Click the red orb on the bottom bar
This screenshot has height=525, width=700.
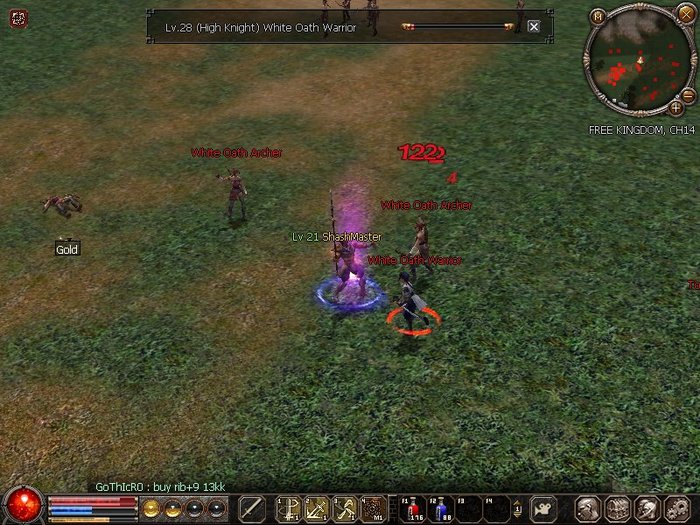point(22,505)
